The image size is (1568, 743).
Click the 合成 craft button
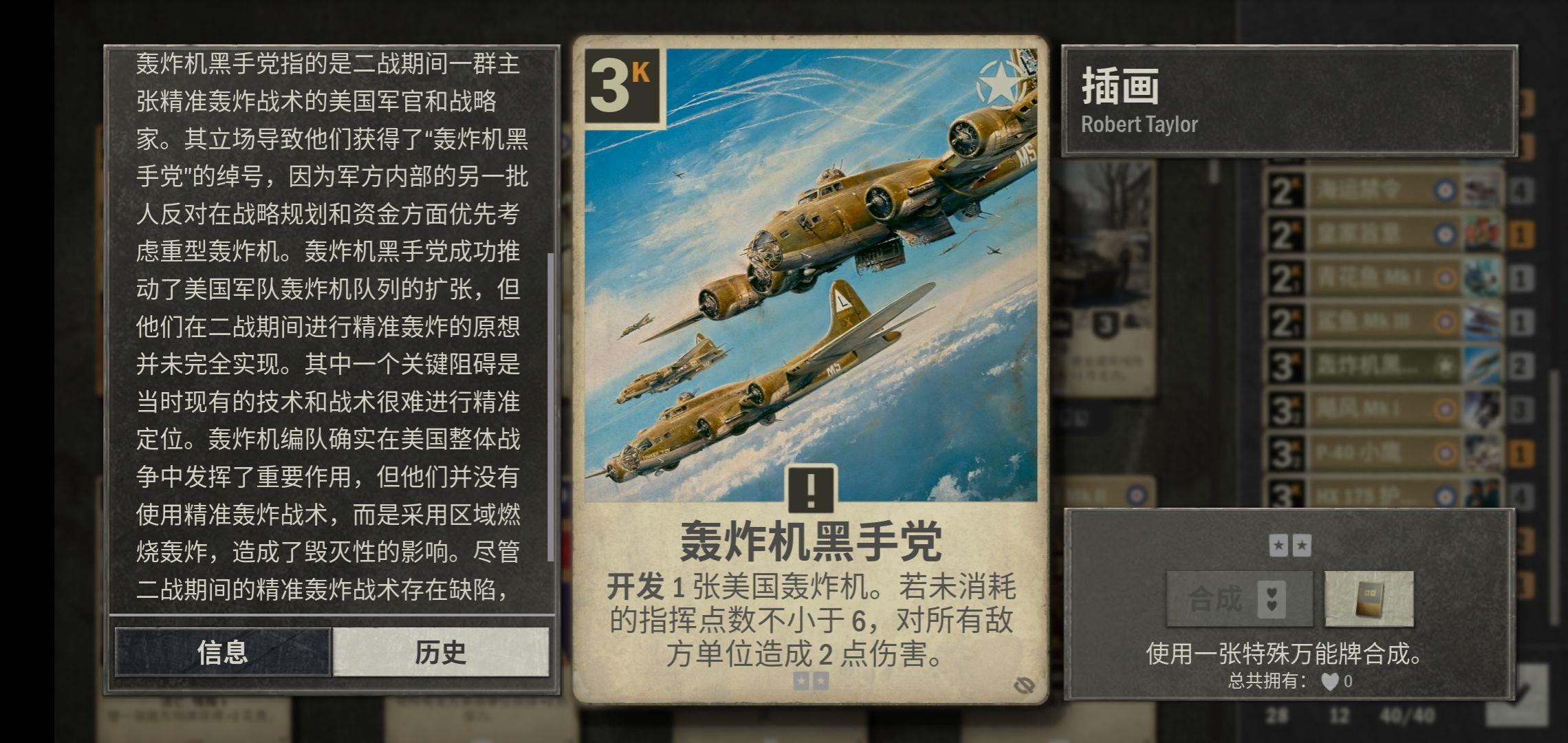click(x=1239, y=599)
